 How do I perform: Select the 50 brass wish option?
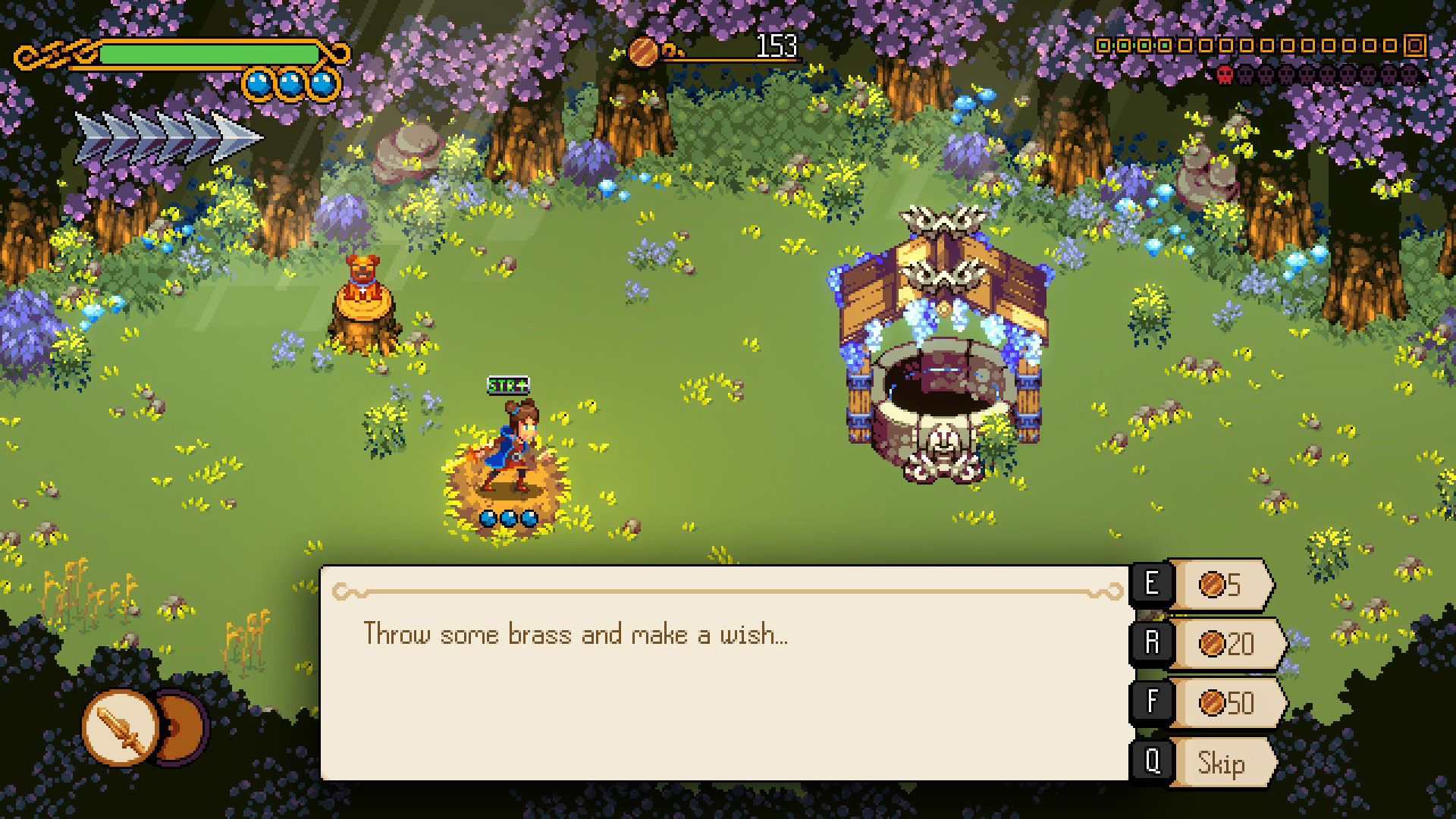pyautogui.click(x=1225, y=703)
